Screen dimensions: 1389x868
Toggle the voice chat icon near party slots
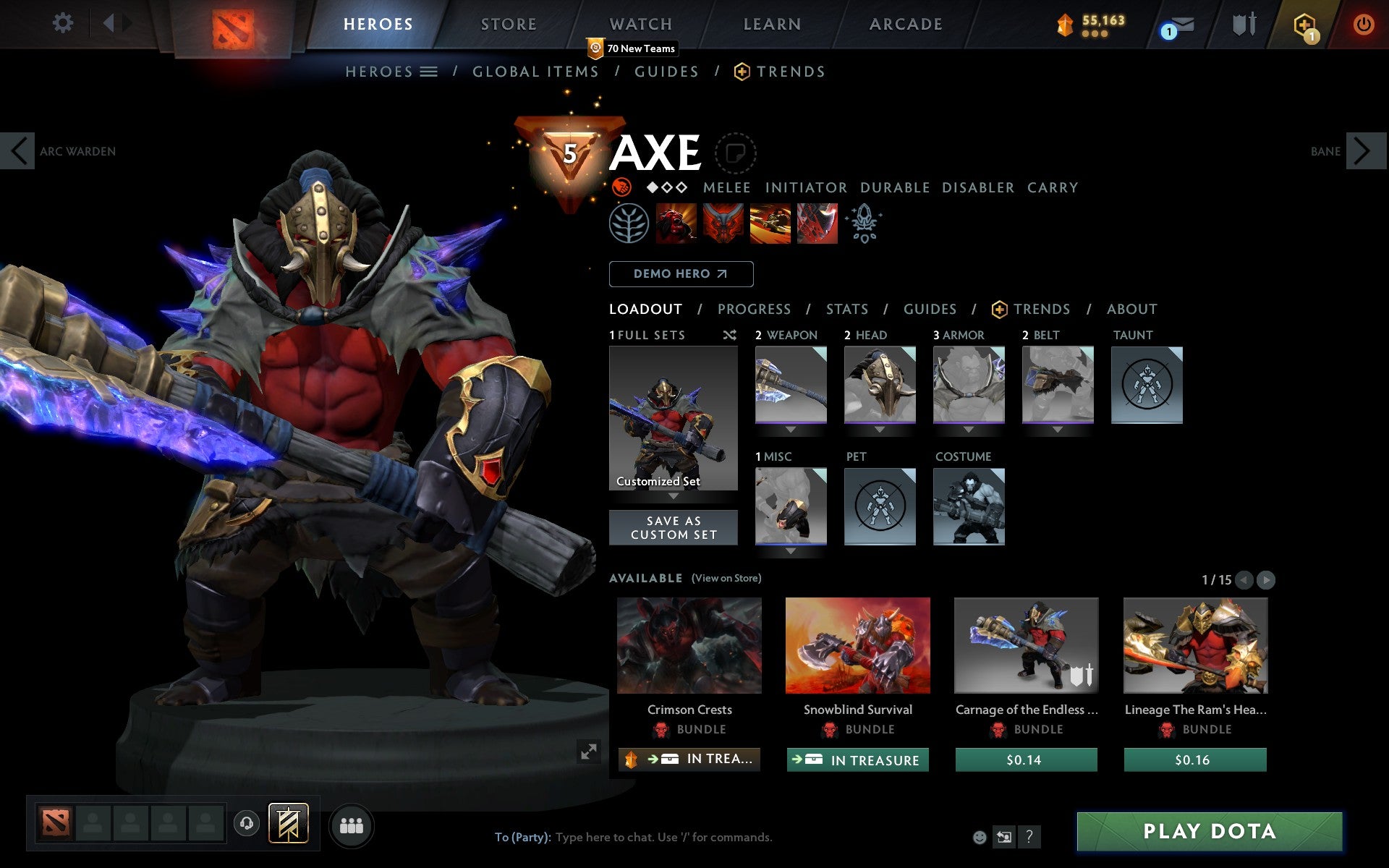point(246,822)
